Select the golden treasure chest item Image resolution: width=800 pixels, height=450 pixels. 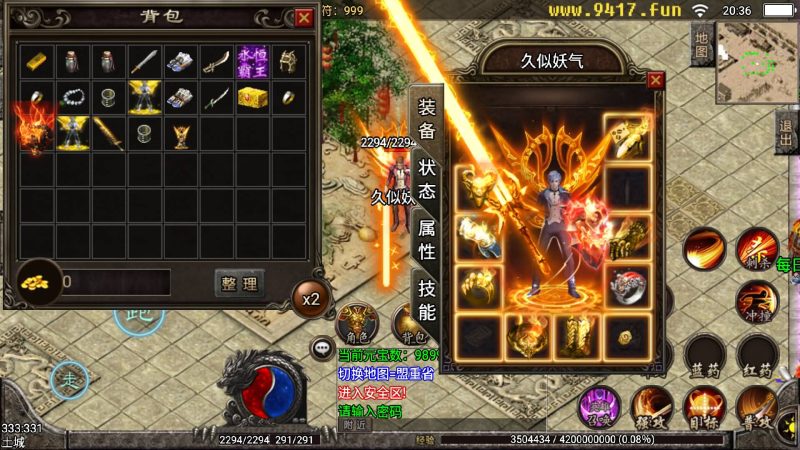tap(253, 98)
